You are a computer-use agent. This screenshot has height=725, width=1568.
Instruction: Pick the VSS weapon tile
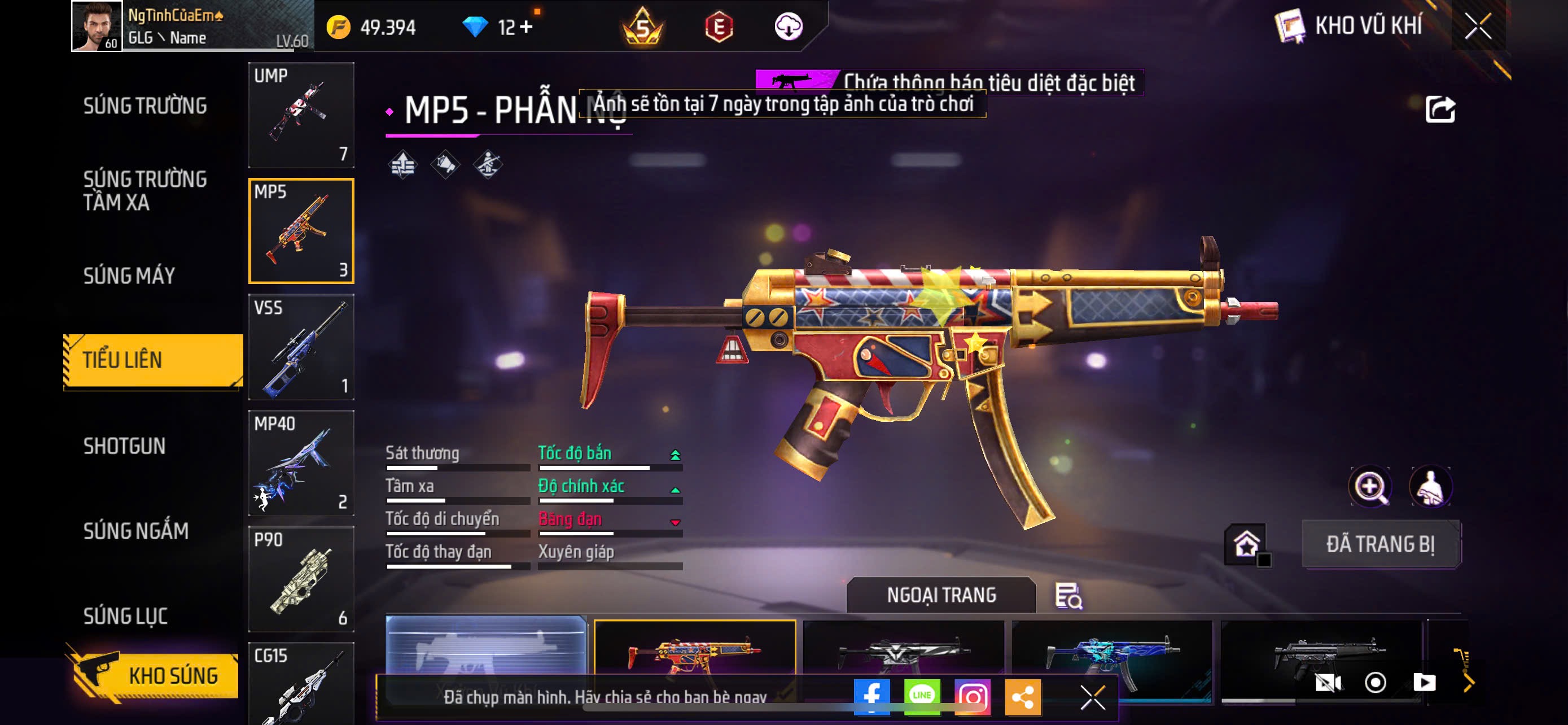301,347
